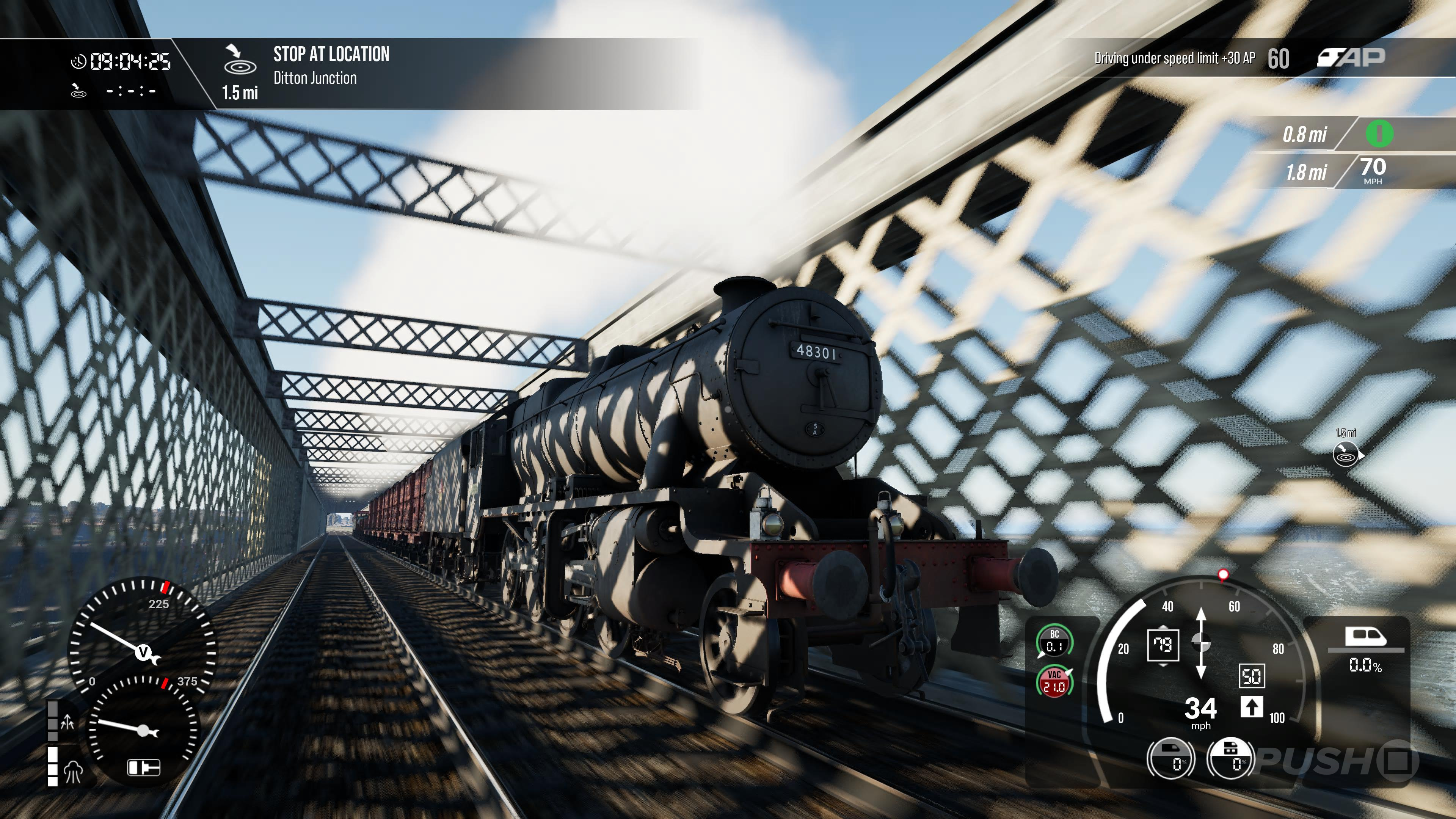Viewport: 1456px width, 819px height.
Task: Select the Ditton Junction stop objective
Action: 331,66
